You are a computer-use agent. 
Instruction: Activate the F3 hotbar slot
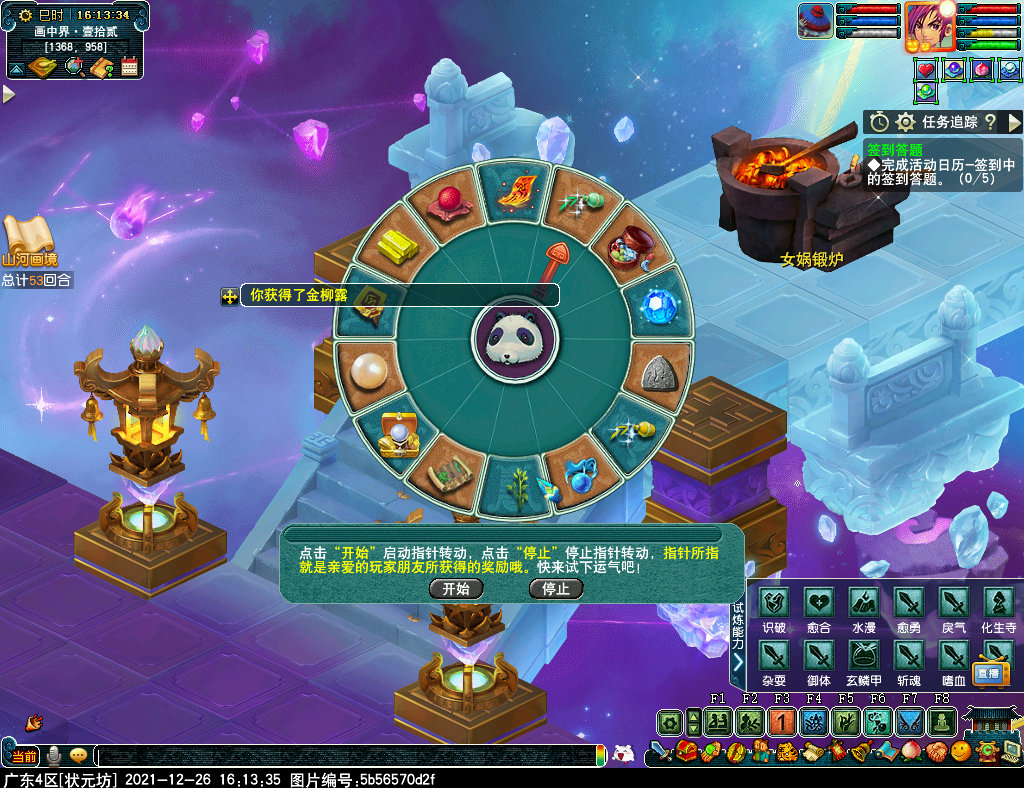coord(782,722)
